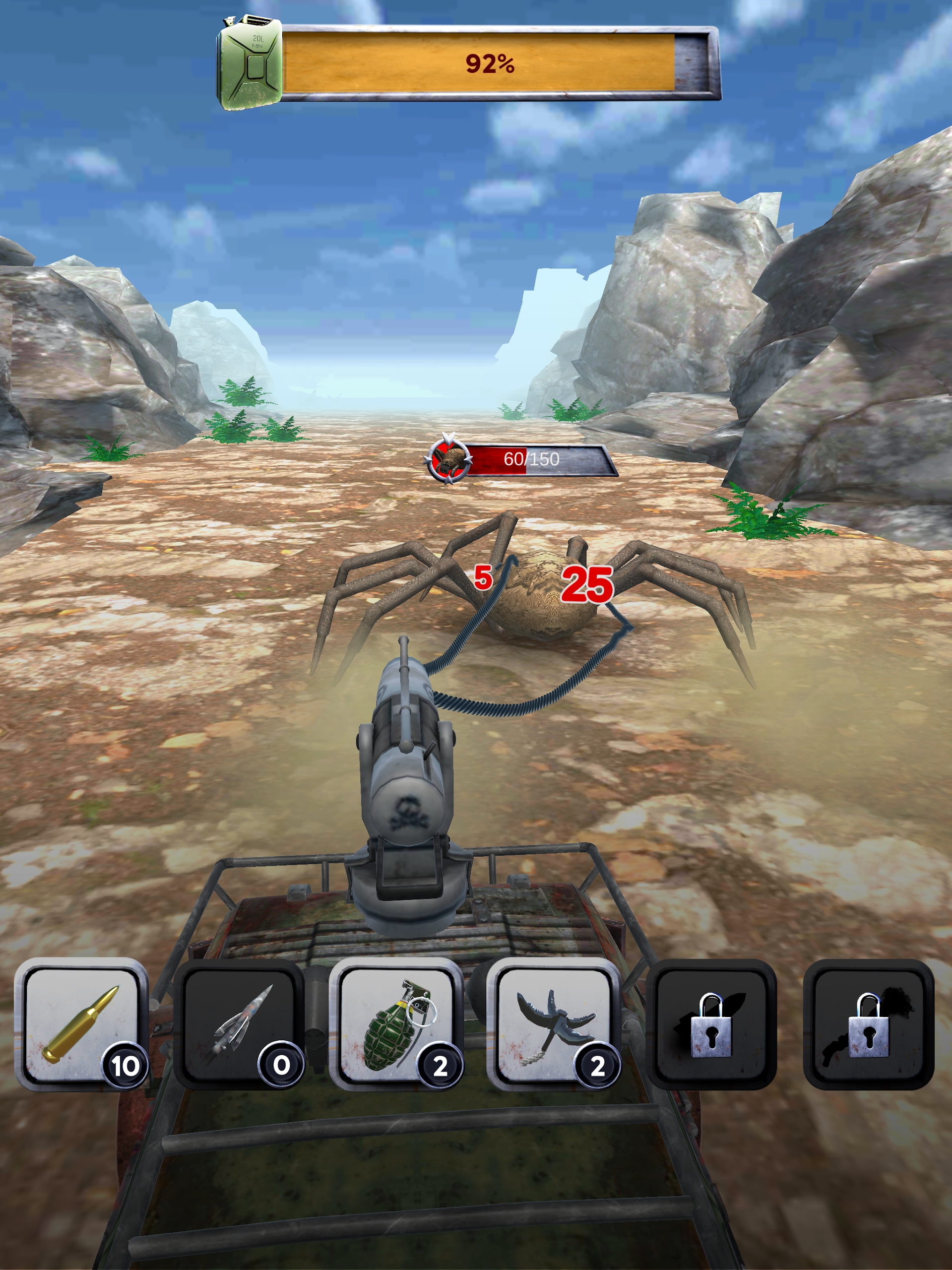Select the bullet ammo slot

[81, 1024]
